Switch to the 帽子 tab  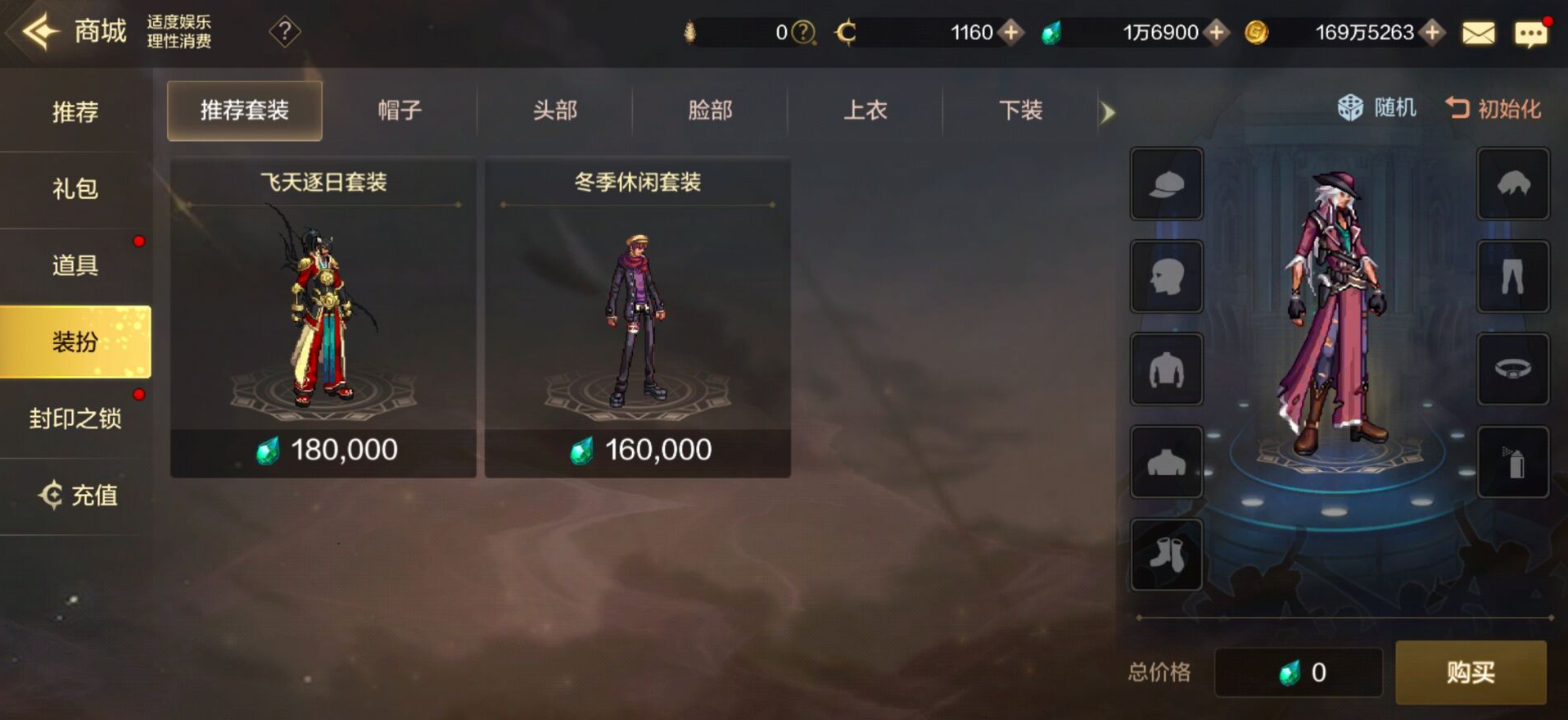pyautogui.click(x=399, y=111)
